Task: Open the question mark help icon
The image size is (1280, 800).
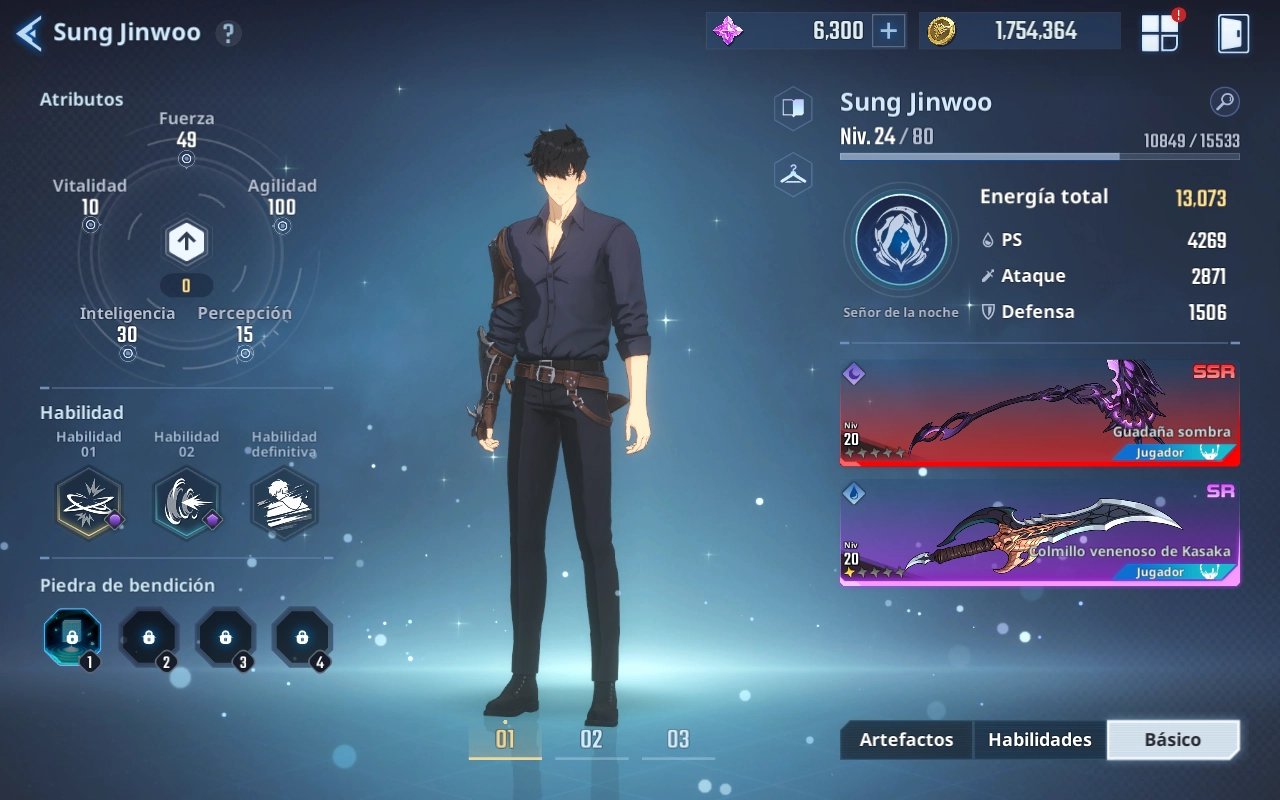Action: [228, 33]
